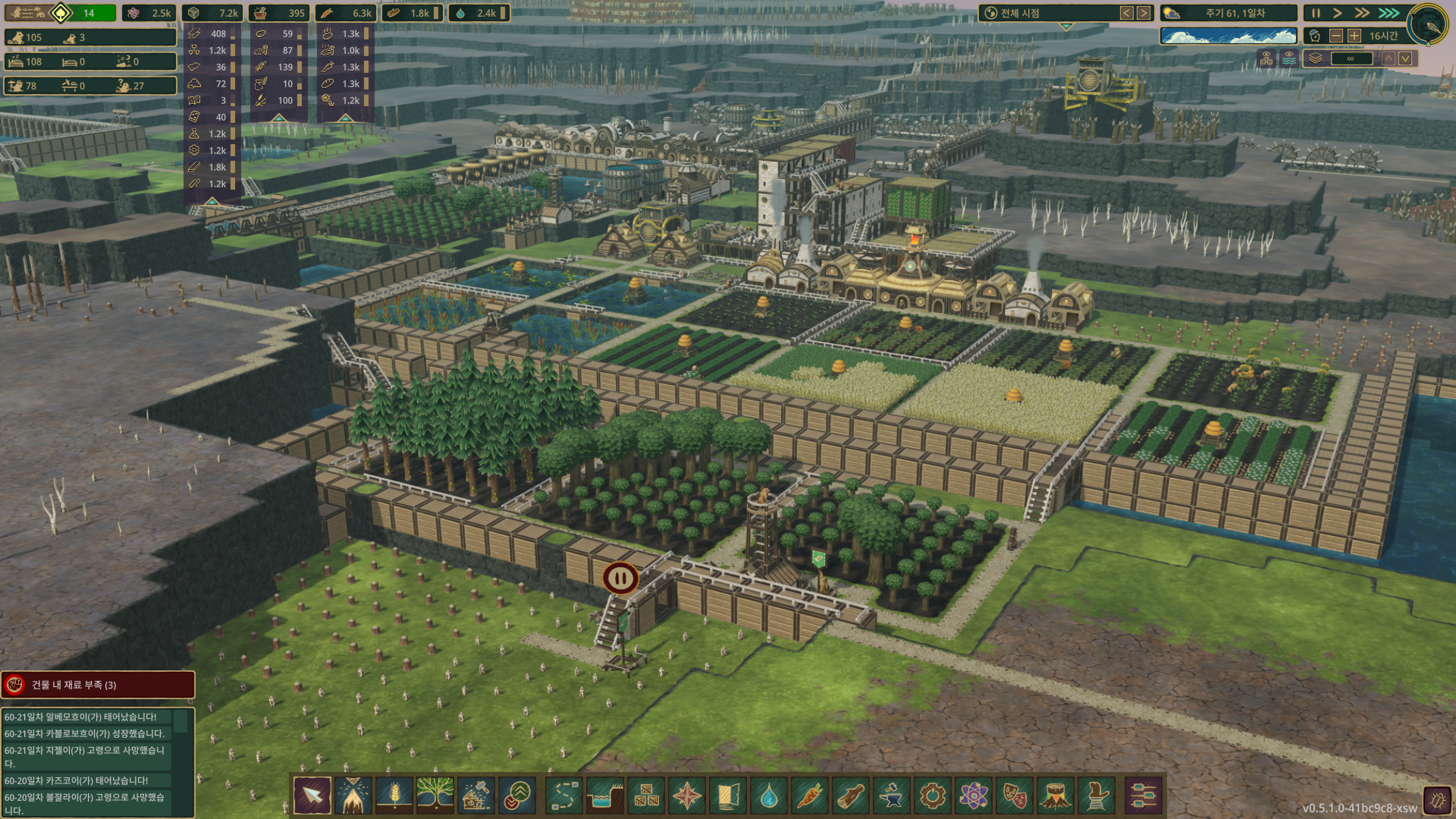Viewport: 1456px width, 819px height.
Task: Select the tree planting tool
Action: pyautogui.click(x=435, y=795)
